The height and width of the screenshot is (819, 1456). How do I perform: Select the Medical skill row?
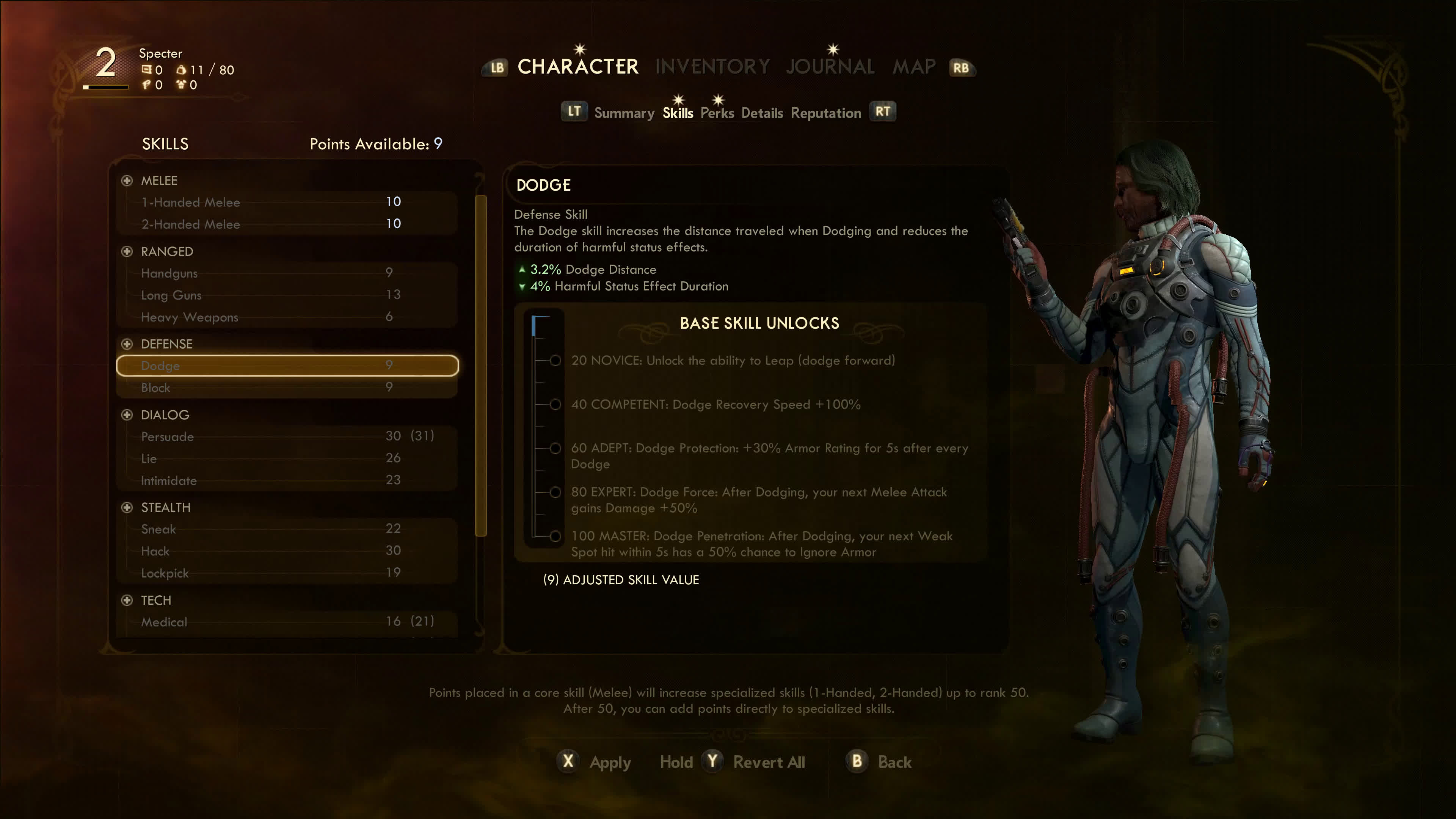[x=287, y=622]
